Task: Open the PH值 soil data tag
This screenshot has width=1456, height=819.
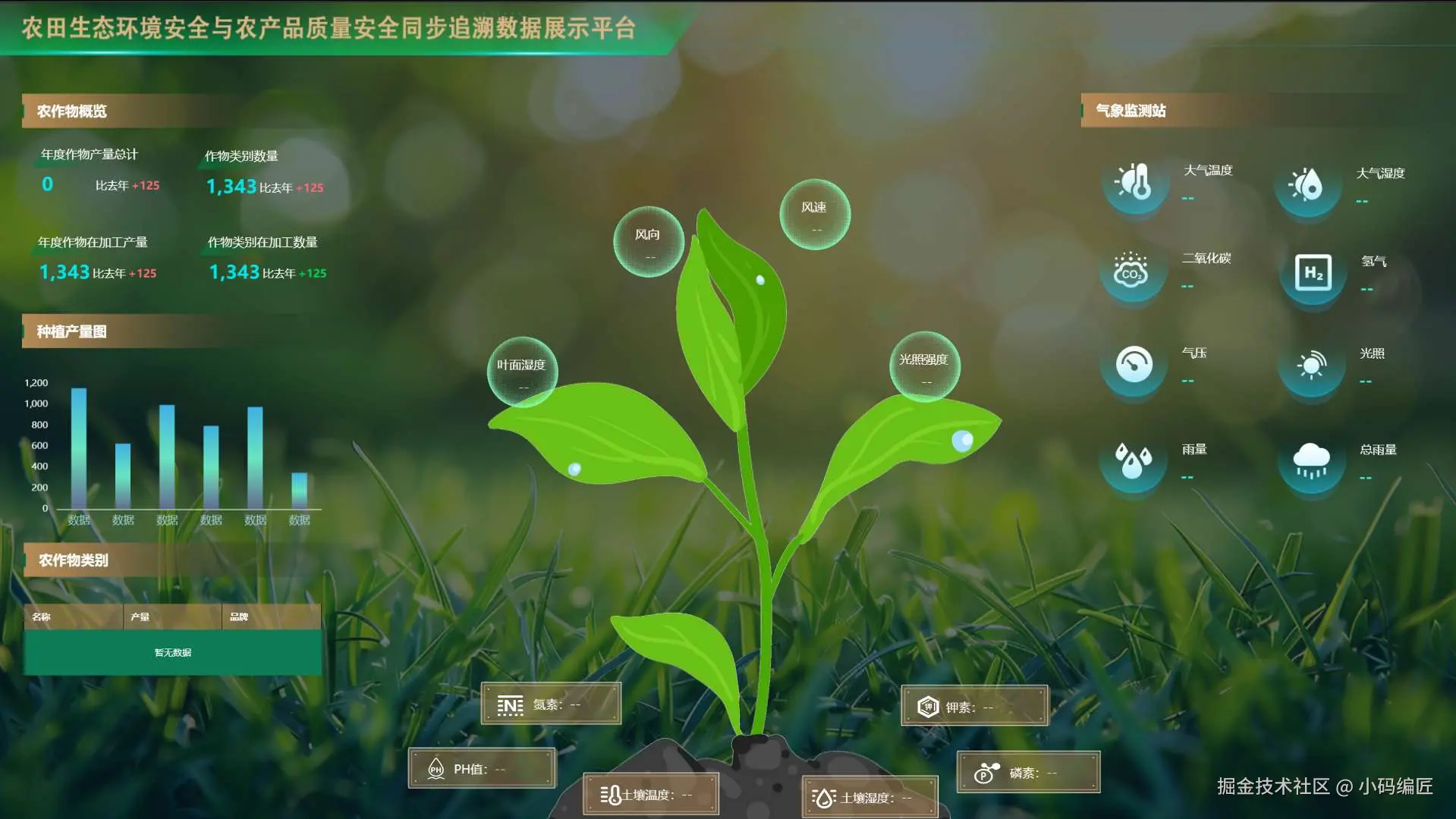Action: pos(482,769)
